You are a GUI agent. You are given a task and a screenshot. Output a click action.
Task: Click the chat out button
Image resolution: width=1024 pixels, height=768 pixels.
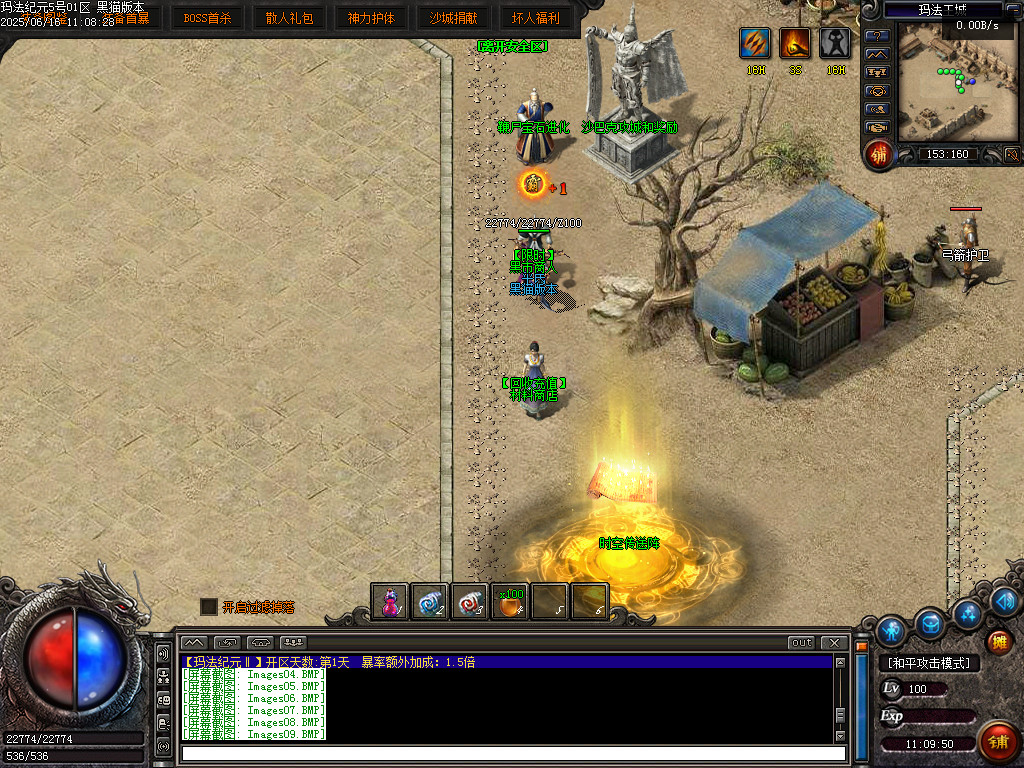pyautogui.click(x=801, y=642)
